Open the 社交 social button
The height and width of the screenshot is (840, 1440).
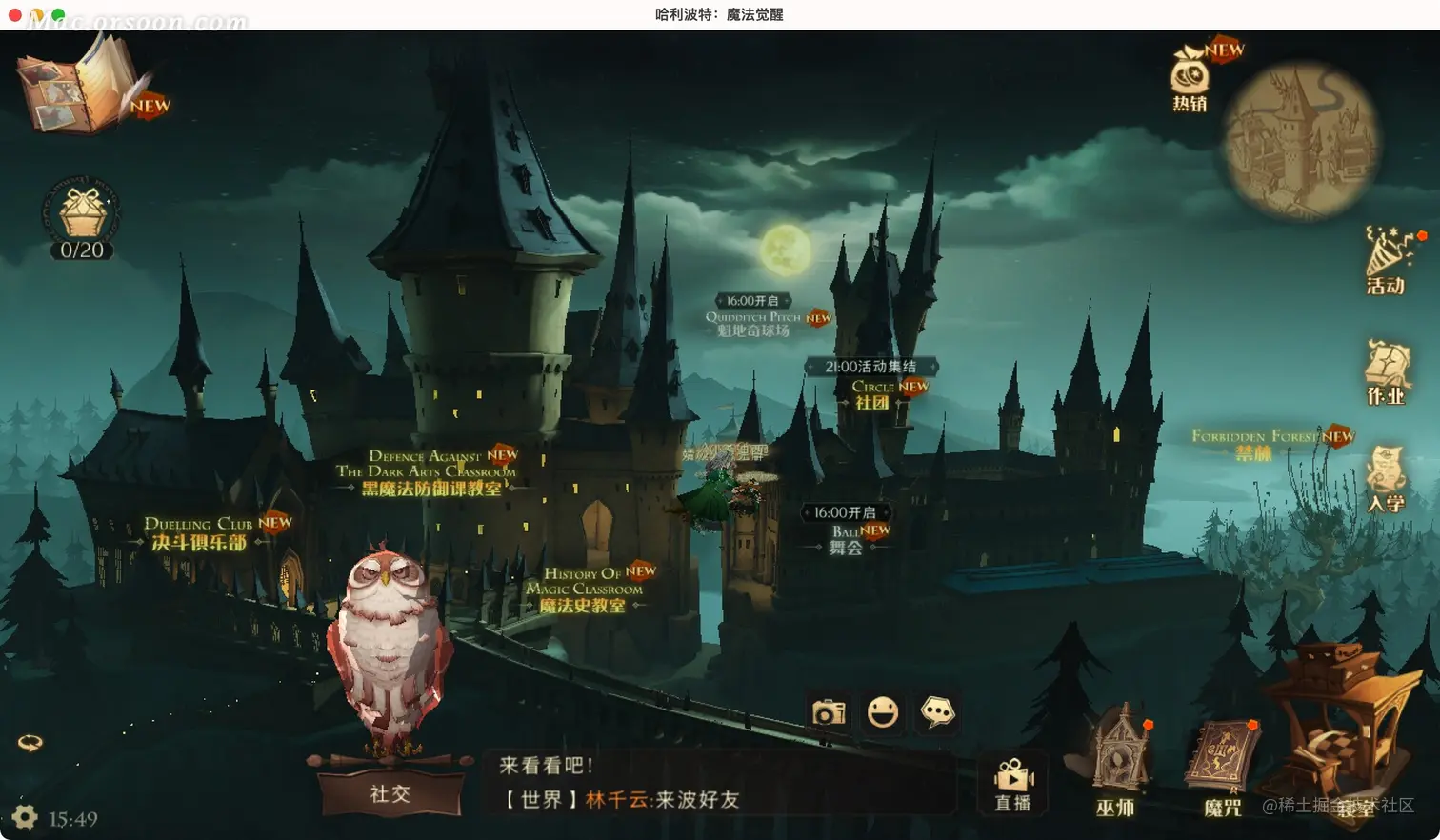(390, 793)
